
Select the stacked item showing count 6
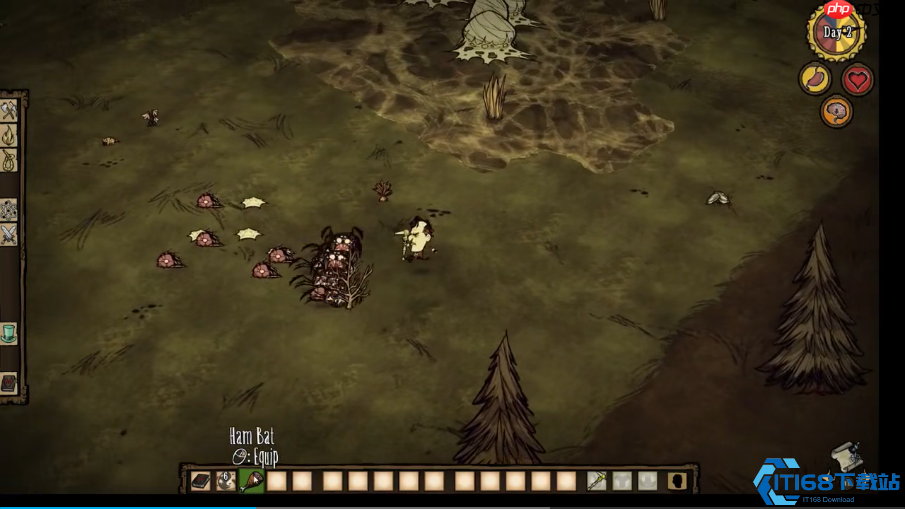tap(227, 481)
